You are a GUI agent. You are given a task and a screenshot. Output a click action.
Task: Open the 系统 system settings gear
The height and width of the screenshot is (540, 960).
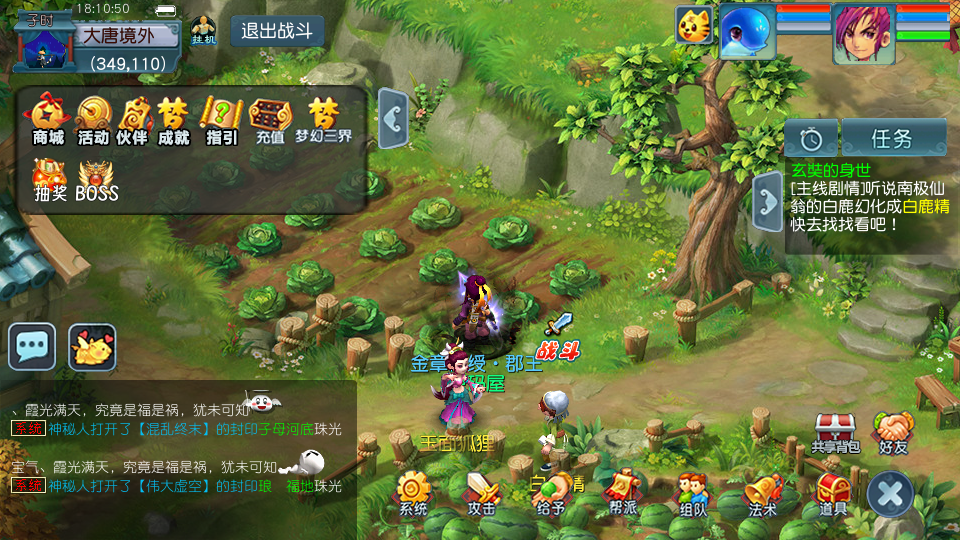pyautogui.click(x=413, y=492)
